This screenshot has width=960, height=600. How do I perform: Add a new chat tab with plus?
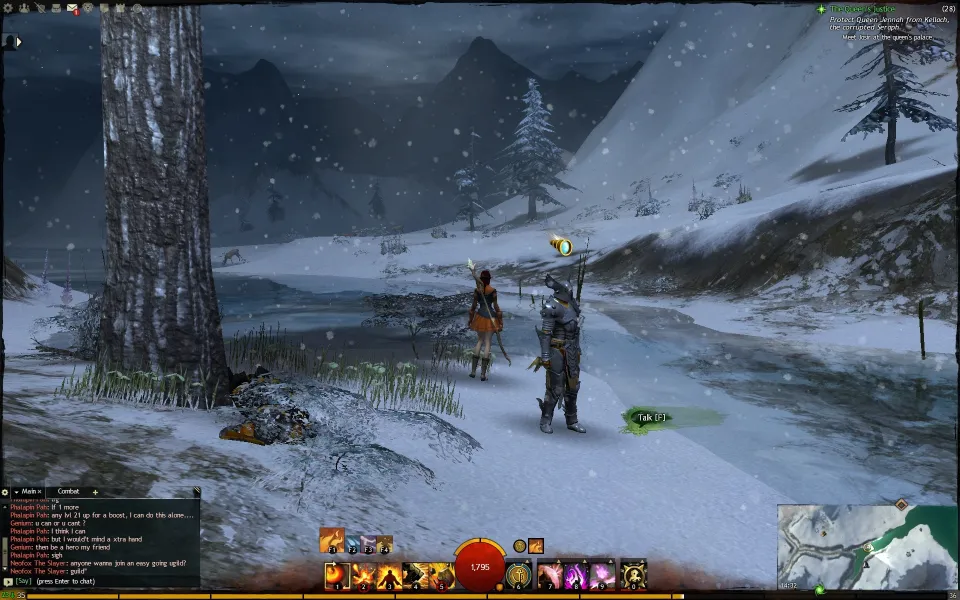(x=95, y=492)
